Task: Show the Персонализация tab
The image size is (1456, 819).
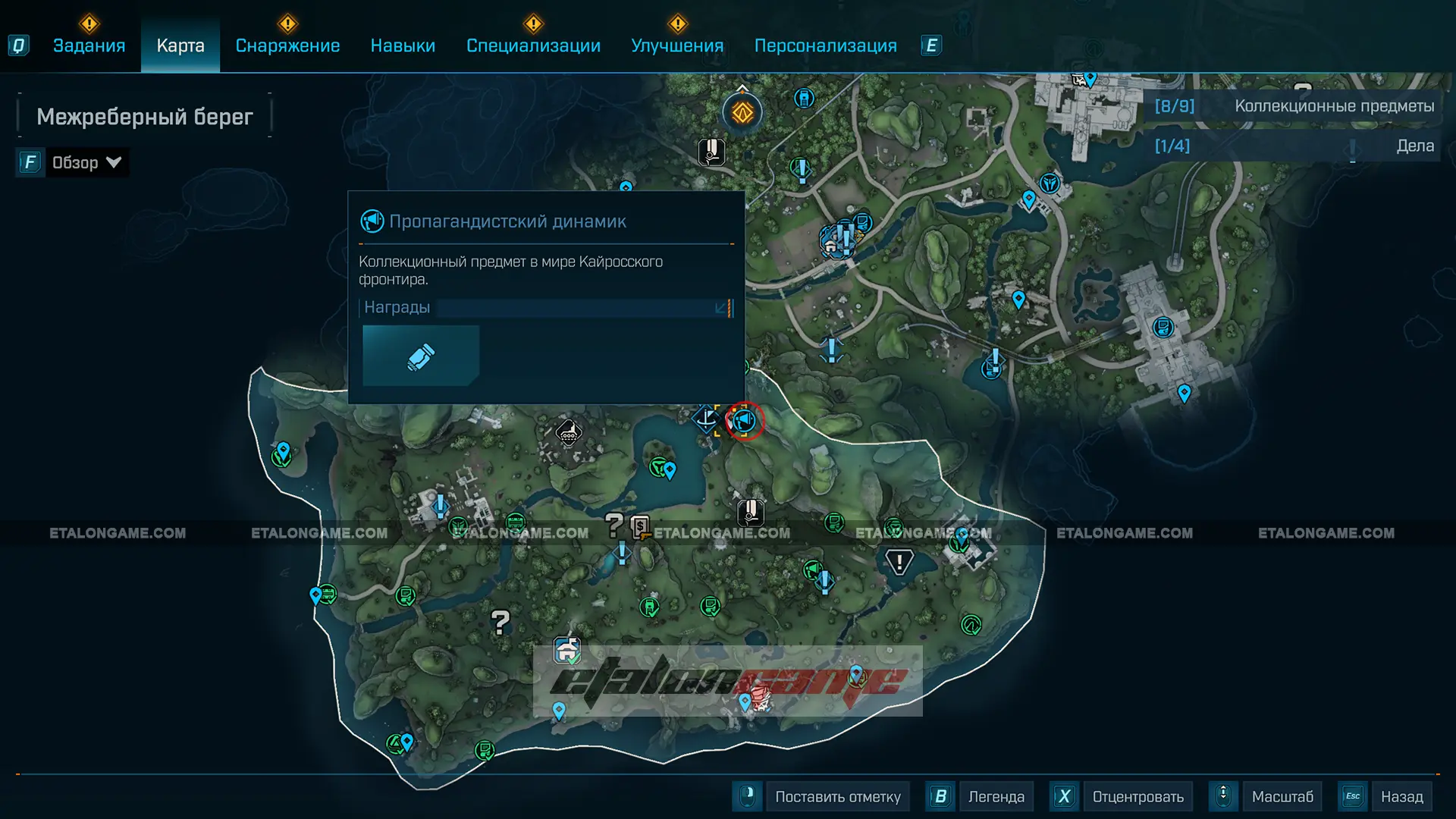Action: click(x=825, y=45)
